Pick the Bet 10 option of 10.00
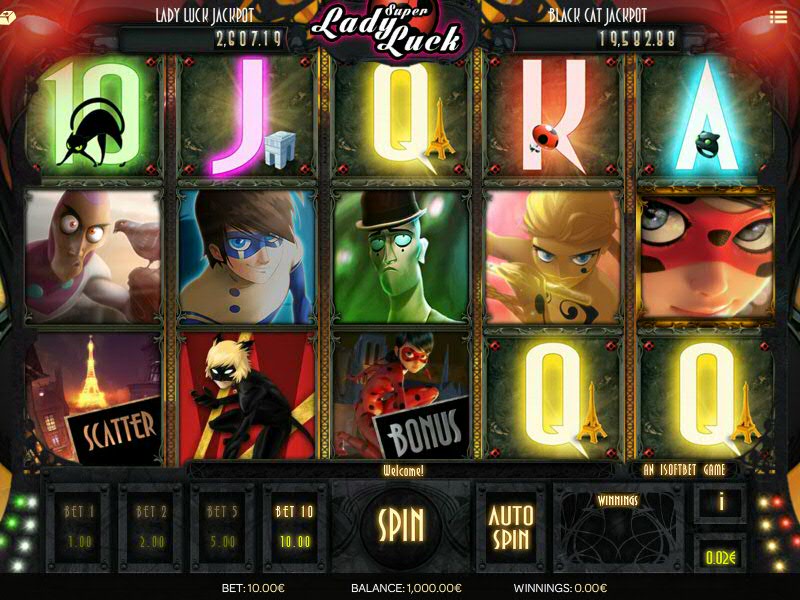Screen dimensions: 800x600 (x=294, y=526)
